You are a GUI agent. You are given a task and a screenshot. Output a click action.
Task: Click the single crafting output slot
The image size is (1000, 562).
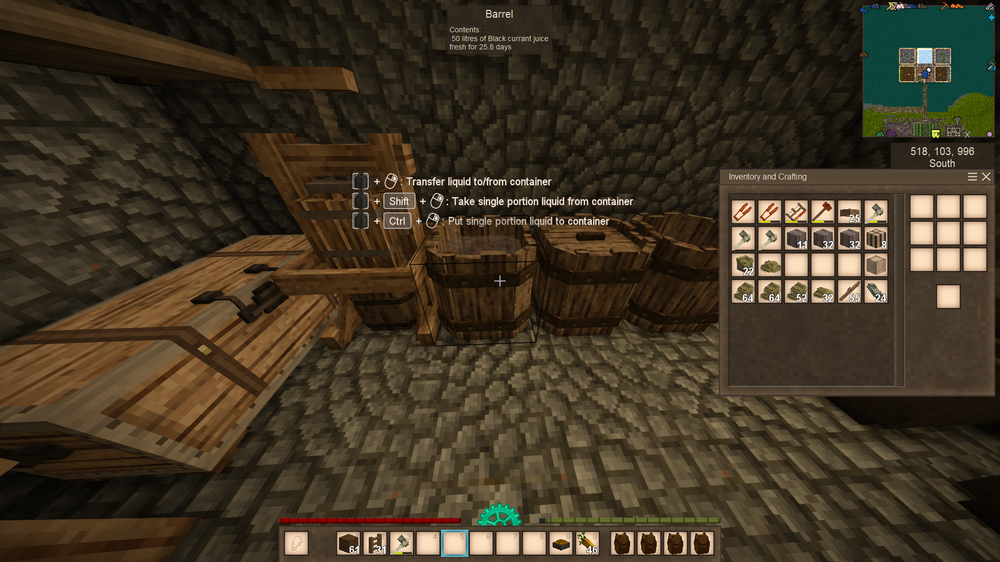tap(948, 296)
